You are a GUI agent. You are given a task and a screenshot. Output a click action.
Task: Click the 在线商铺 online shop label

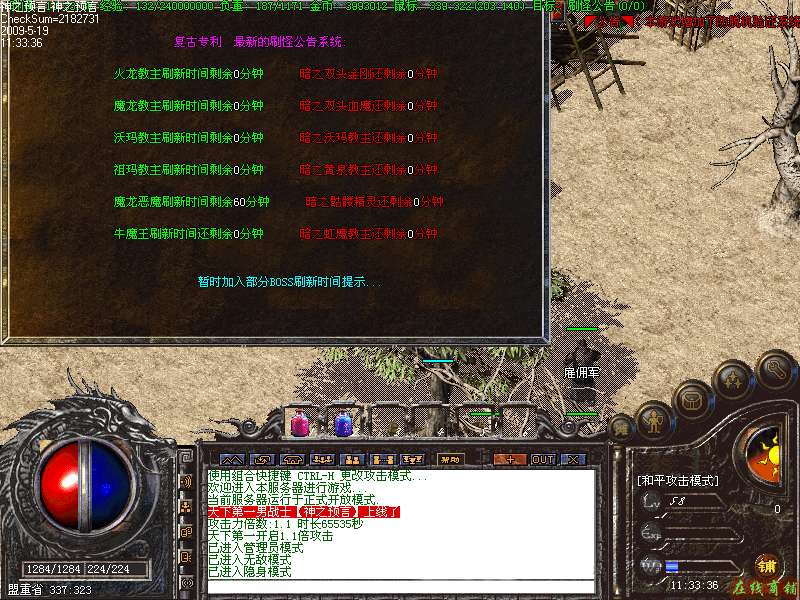coord(764,587)
